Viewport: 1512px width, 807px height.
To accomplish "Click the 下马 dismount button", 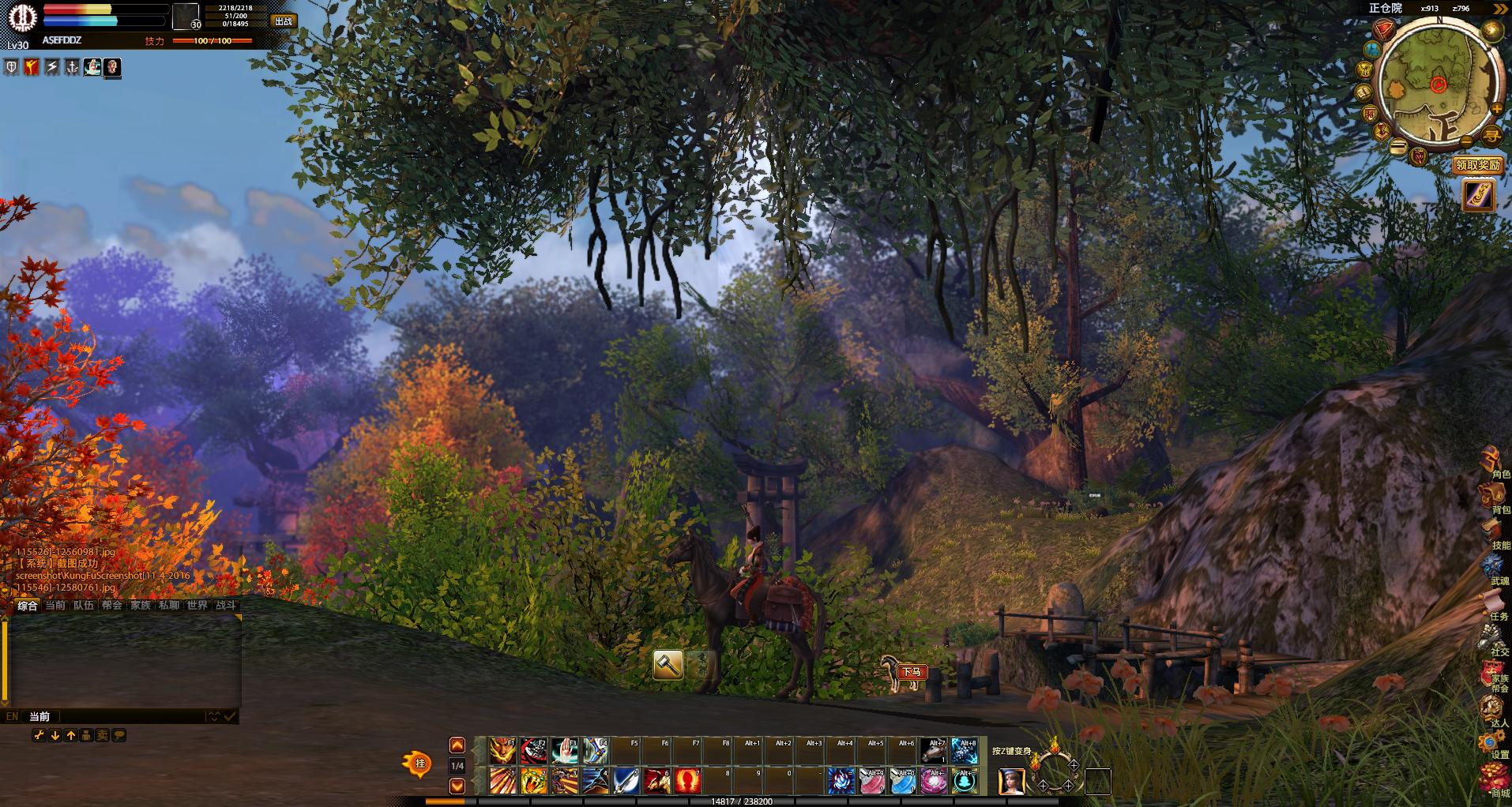I will 912,672.
